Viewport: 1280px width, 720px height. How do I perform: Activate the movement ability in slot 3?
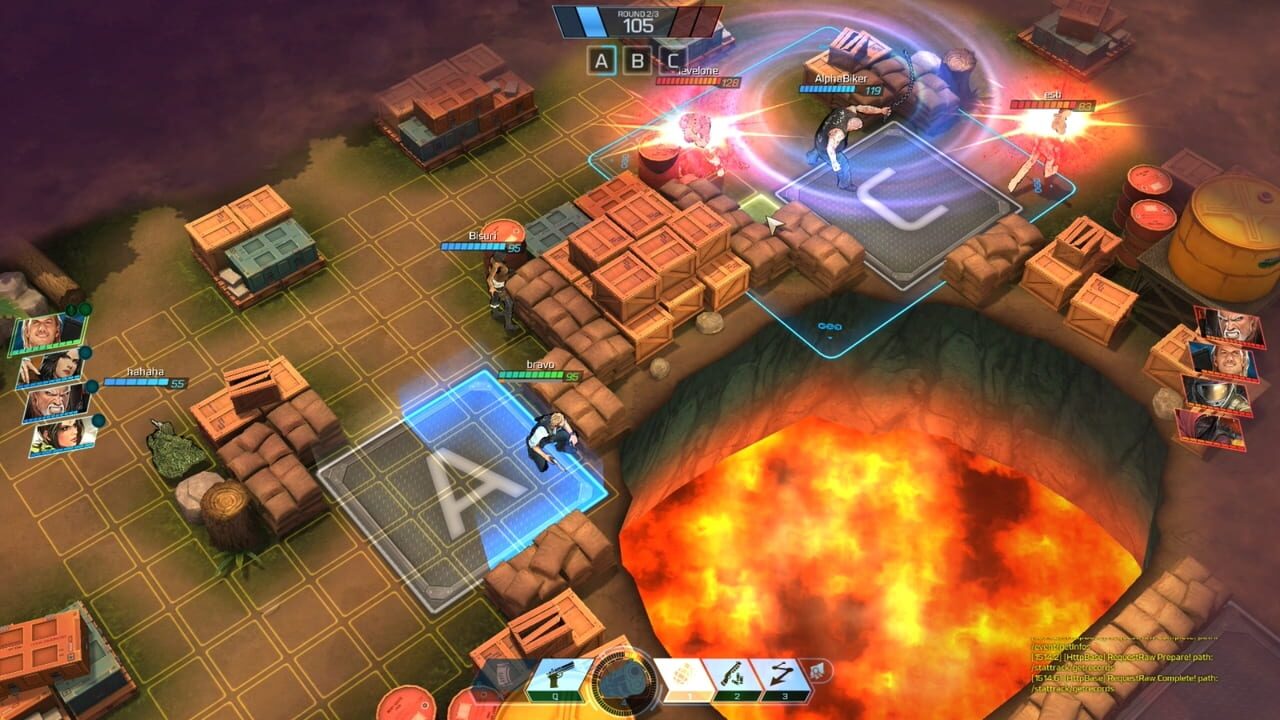[x=779, y=676]
